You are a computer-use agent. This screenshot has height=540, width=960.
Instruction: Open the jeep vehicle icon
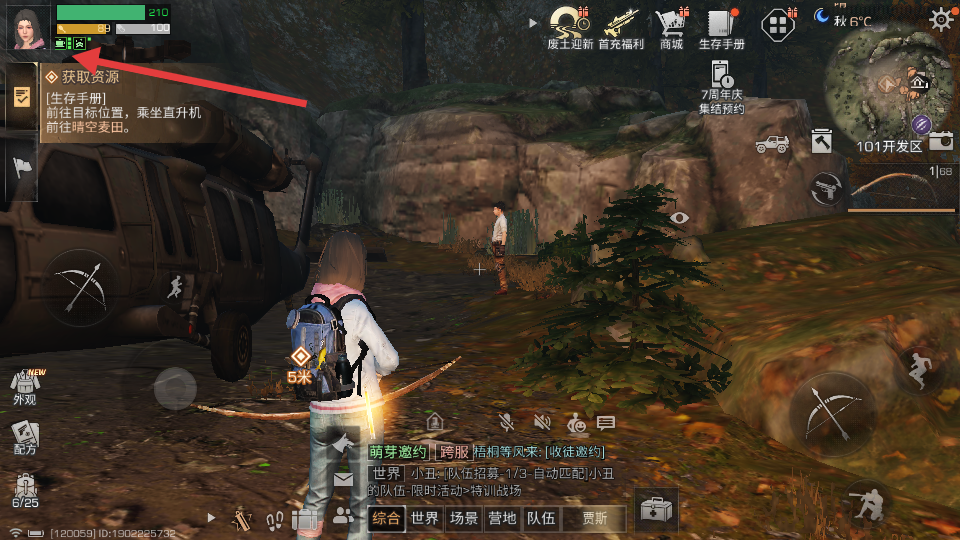[x=772, y=144]
